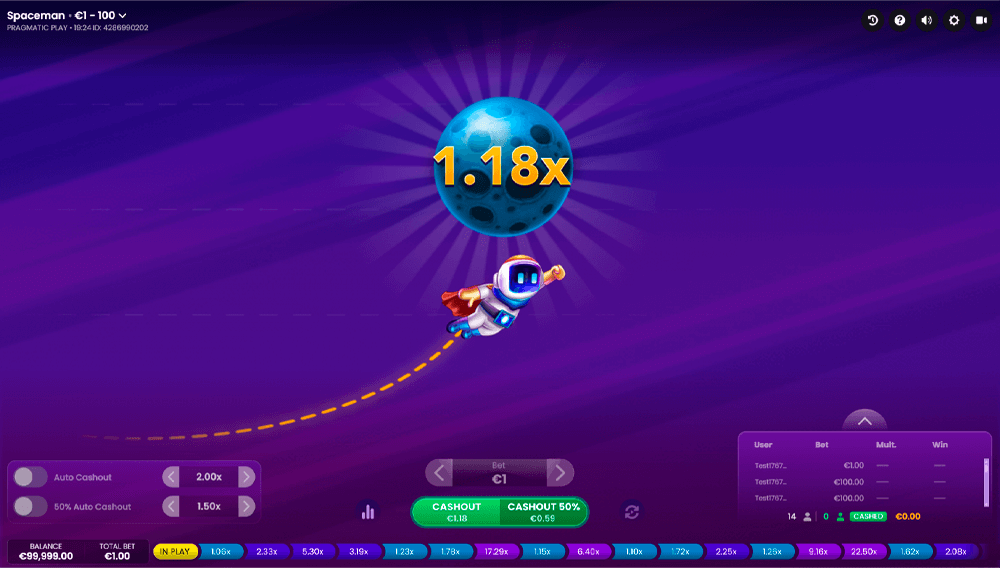Lower the bet amount with the left arrow
This screenshot has width=1000, height=568.
(x=439, y=472)
